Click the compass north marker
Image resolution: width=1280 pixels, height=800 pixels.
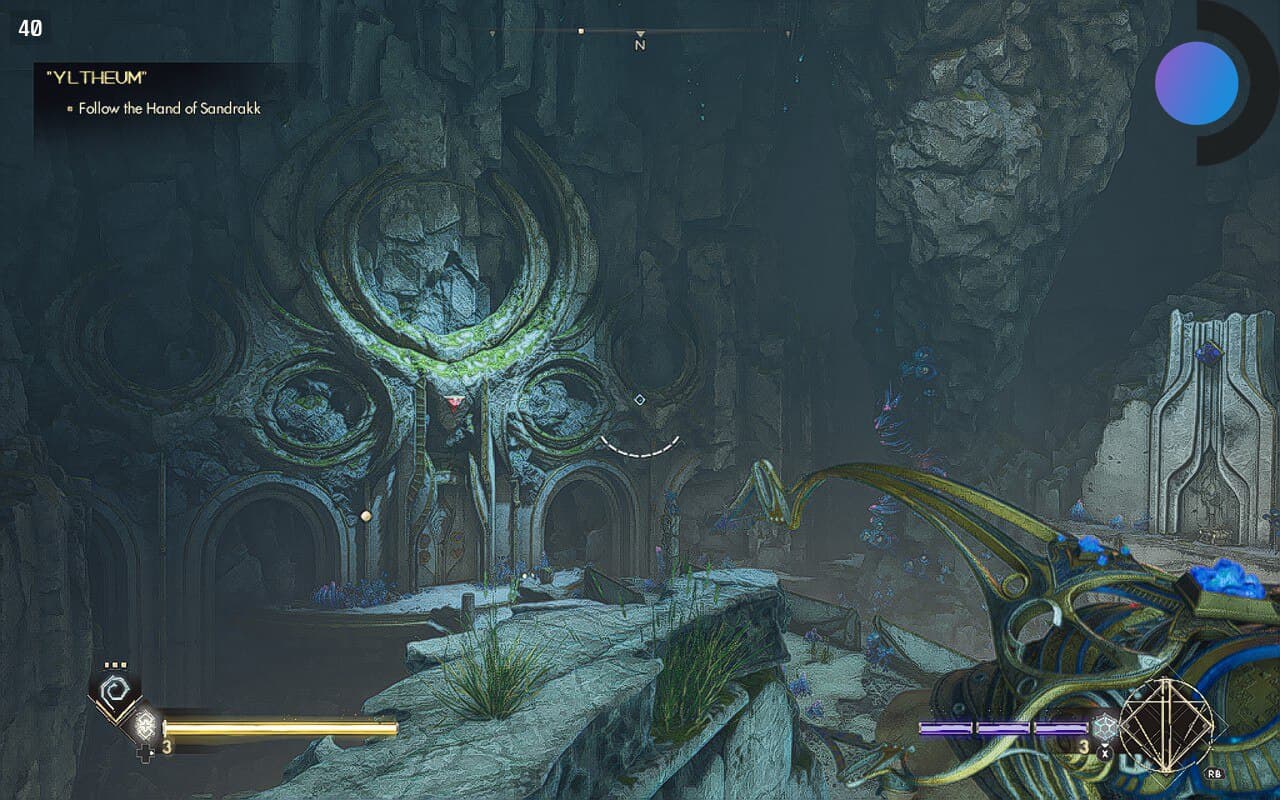click(x=640, y=41)
